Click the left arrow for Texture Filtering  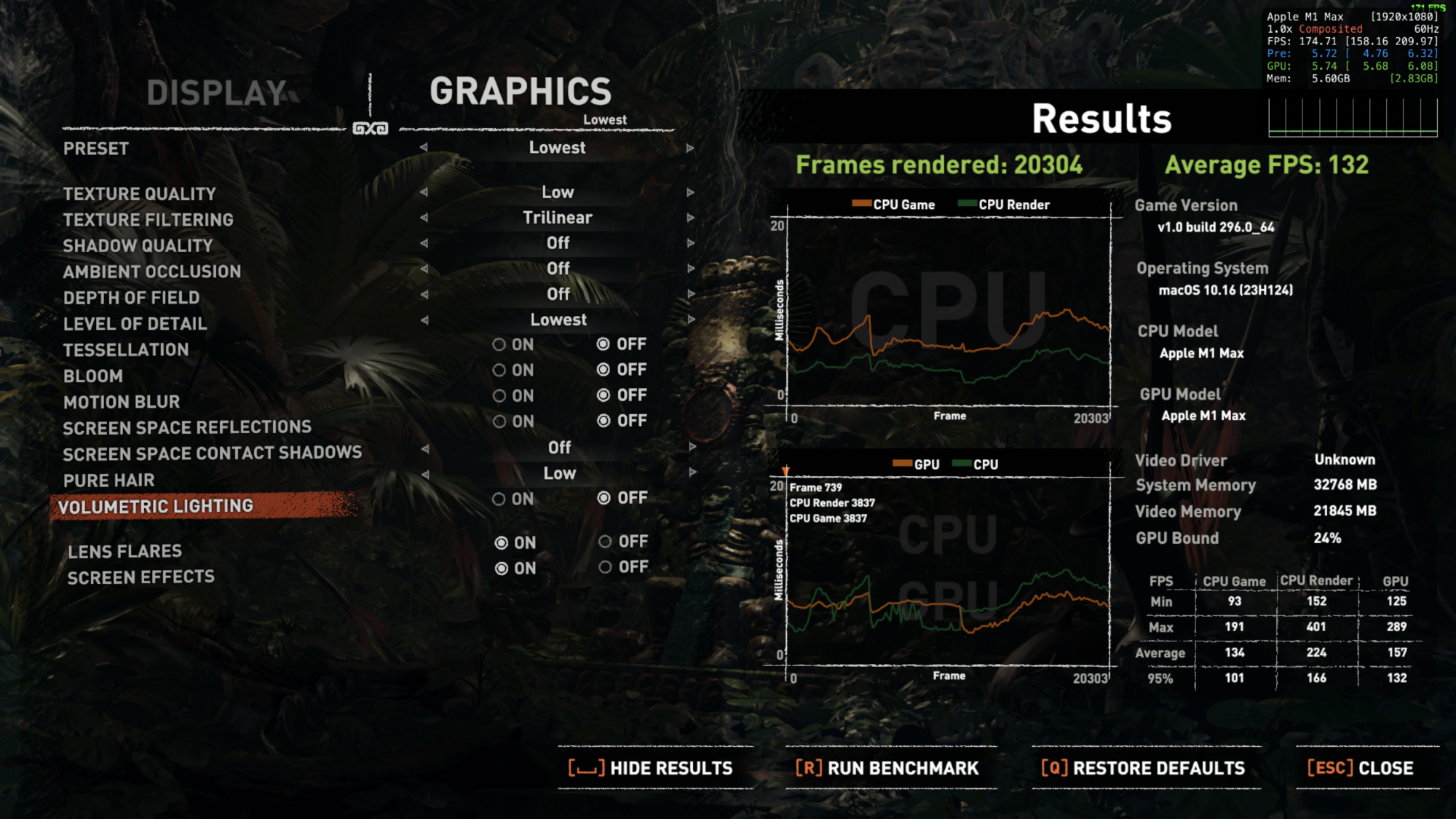[x=424, y=218]
